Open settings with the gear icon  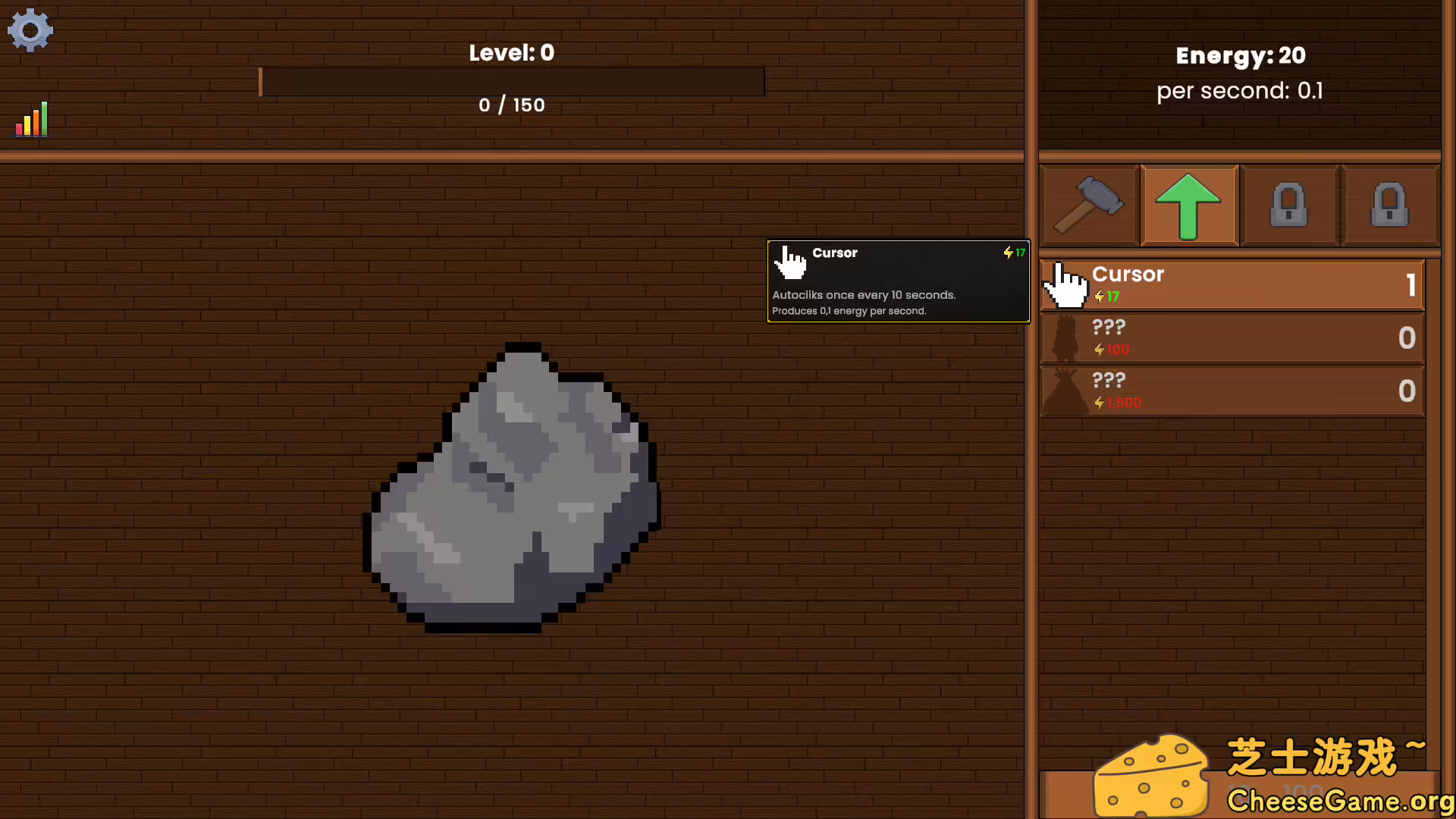pos(30,30)
